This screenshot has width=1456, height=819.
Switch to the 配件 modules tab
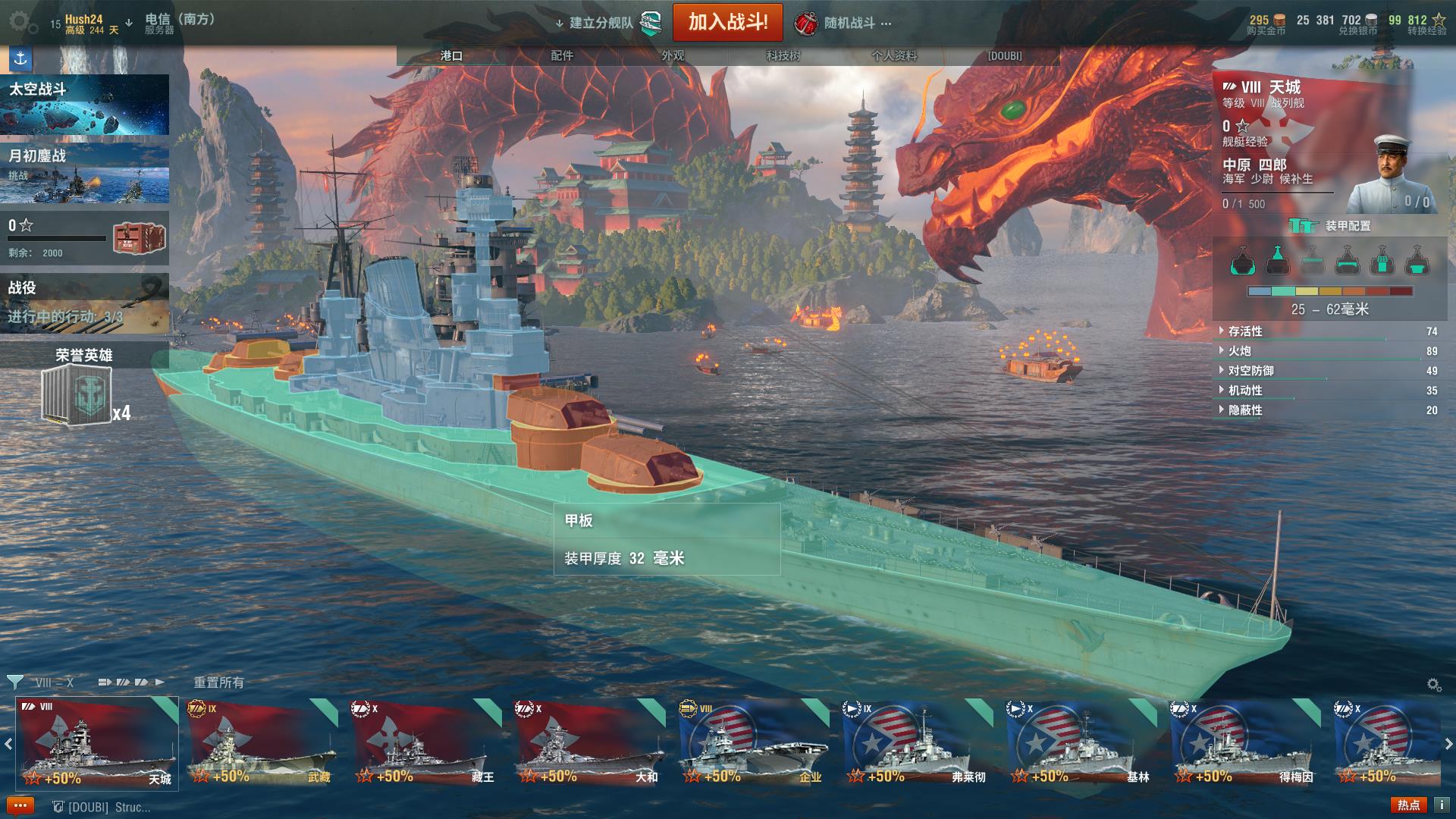562,55
